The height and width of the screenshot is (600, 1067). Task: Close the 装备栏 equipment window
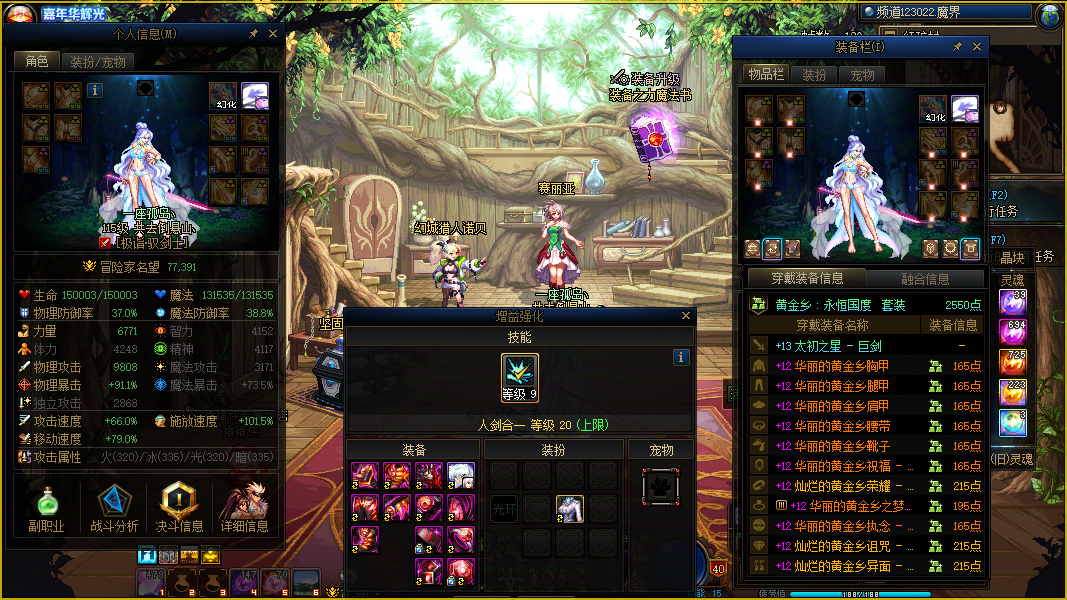(x=977, y=47)
